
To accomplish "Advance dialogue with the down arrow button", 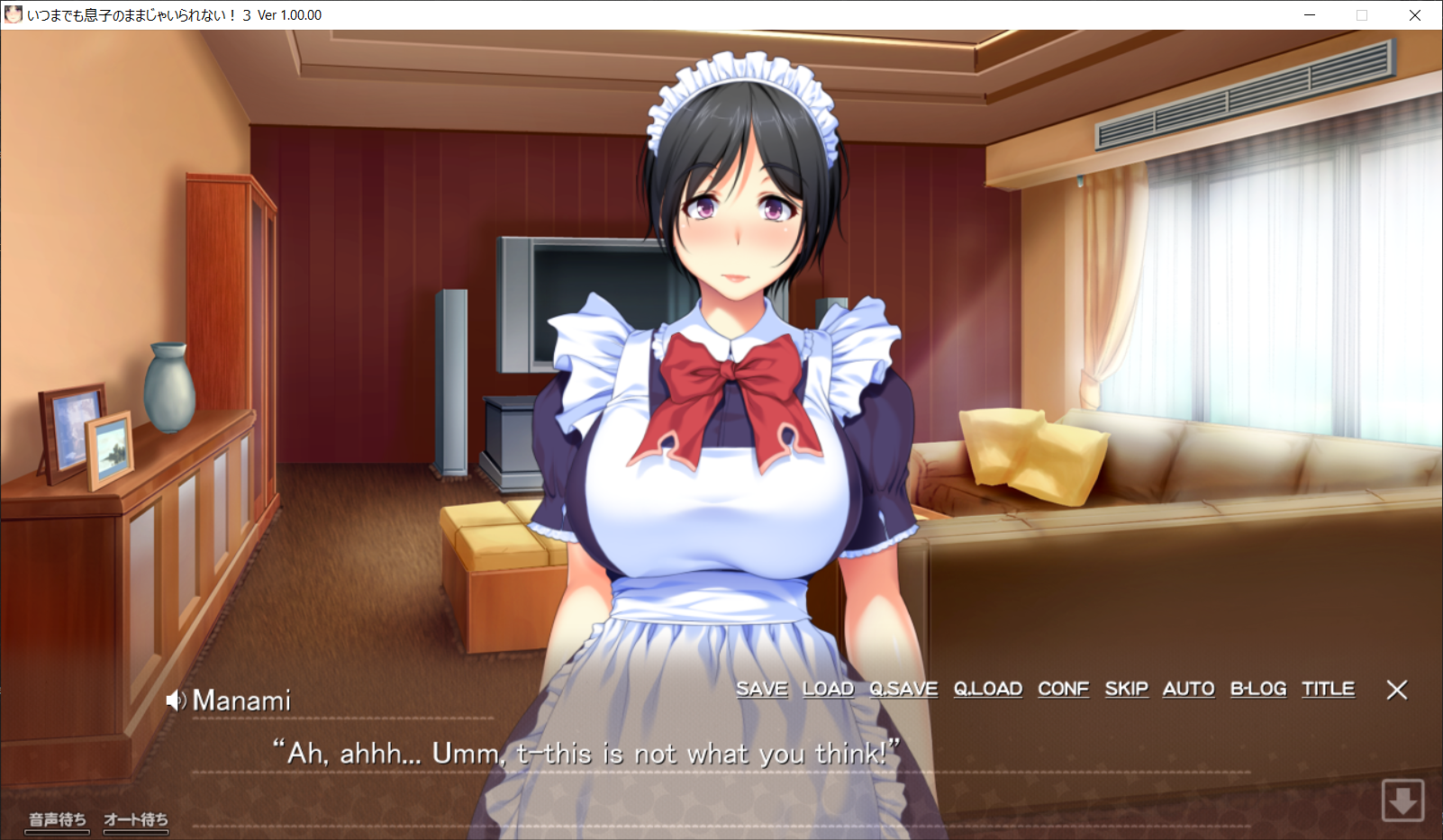I will [1402, 799].
